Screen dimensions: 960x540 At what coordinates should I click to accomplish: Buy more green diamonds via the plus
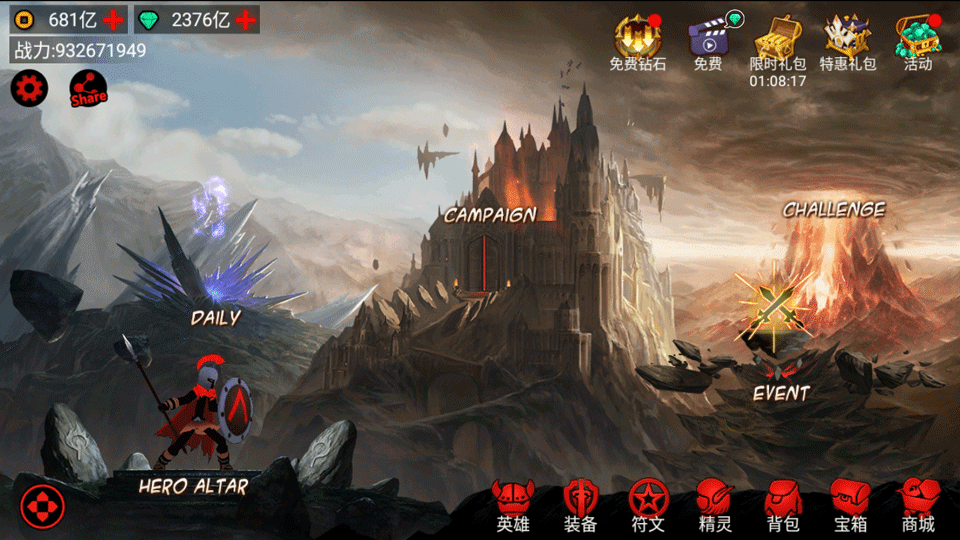click(246, 19)
